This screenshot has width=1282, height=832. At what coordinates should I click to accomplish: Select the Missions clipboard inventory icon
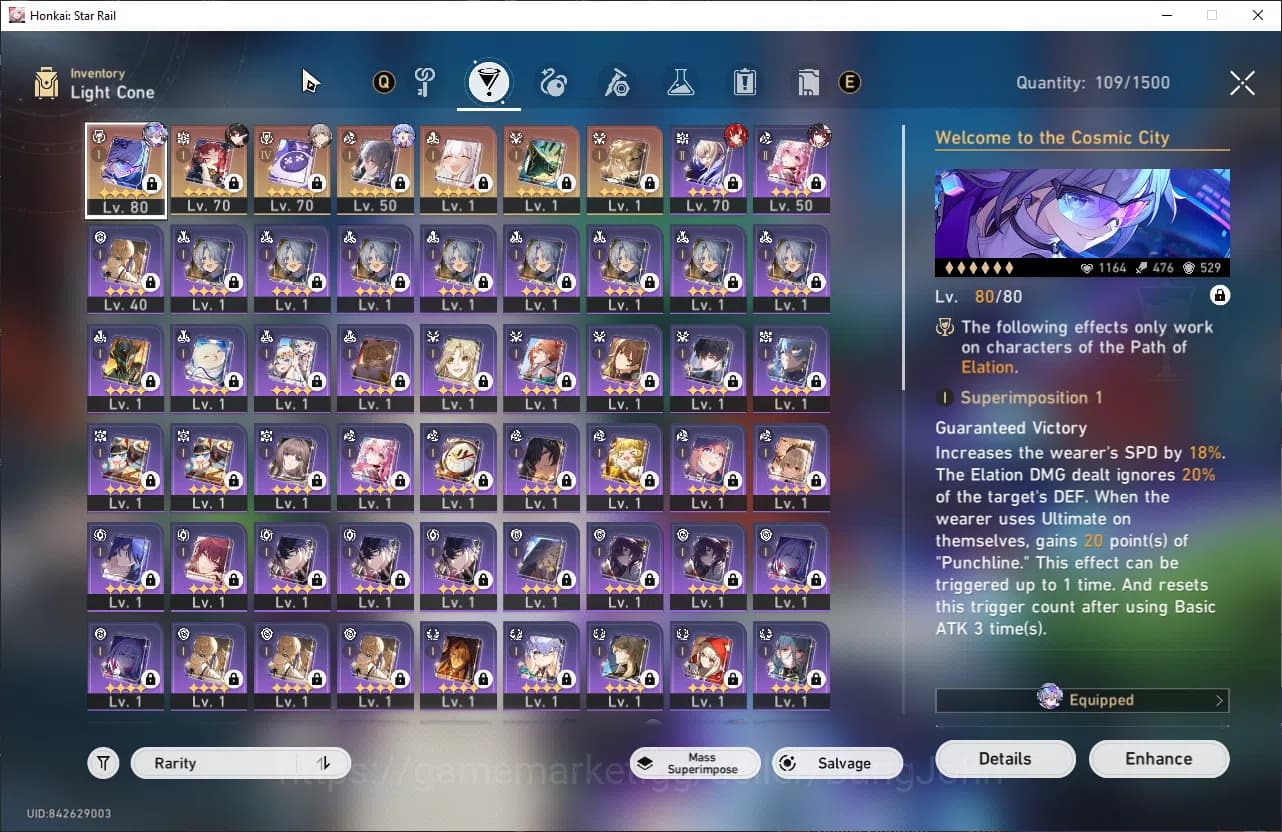click(x=744, y=82)
